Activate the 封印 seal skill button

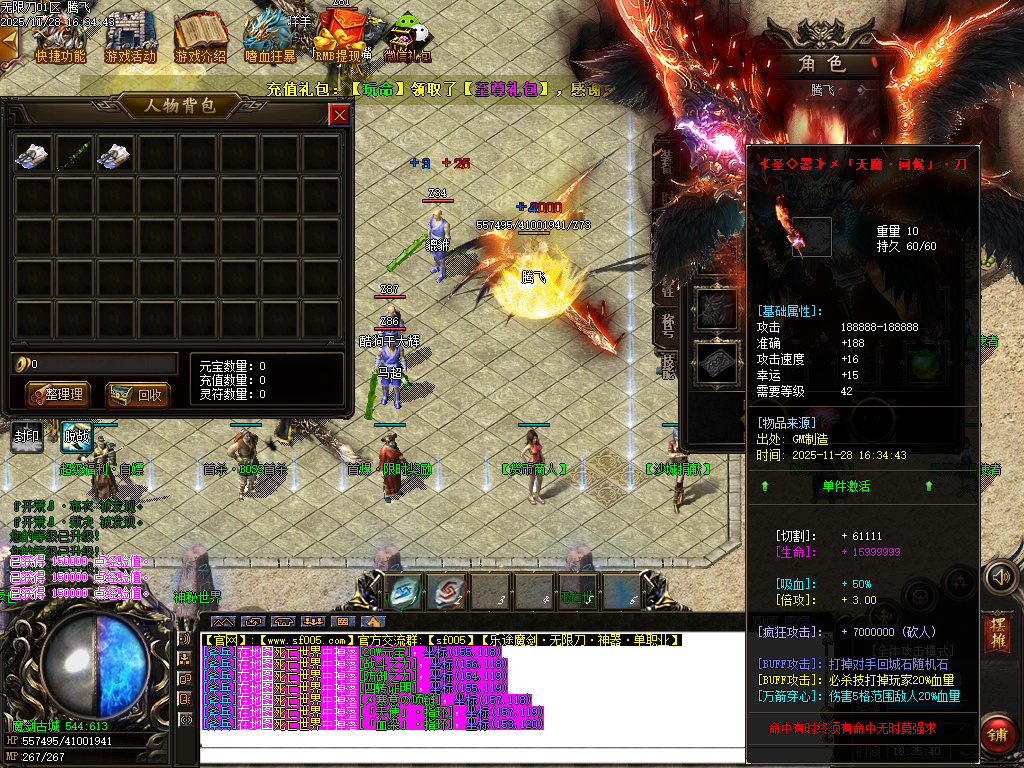27,436
